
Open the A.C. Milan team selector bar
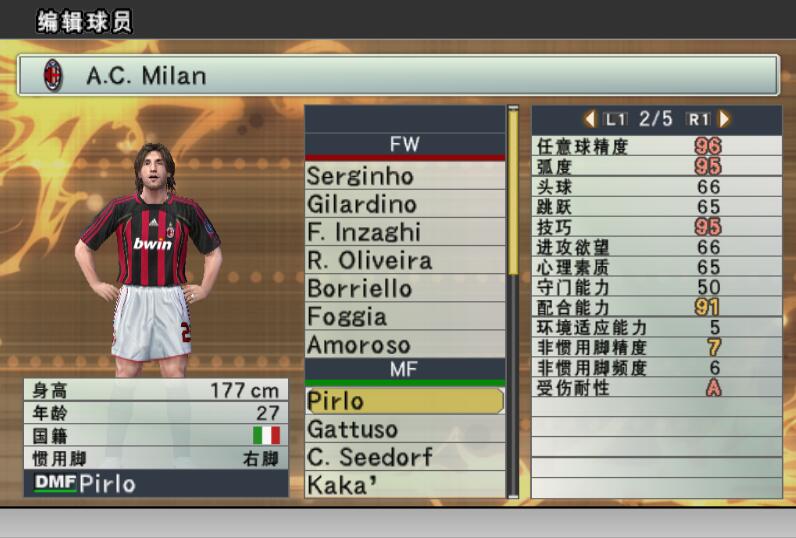pyautogui.click(x=398, y=75)
